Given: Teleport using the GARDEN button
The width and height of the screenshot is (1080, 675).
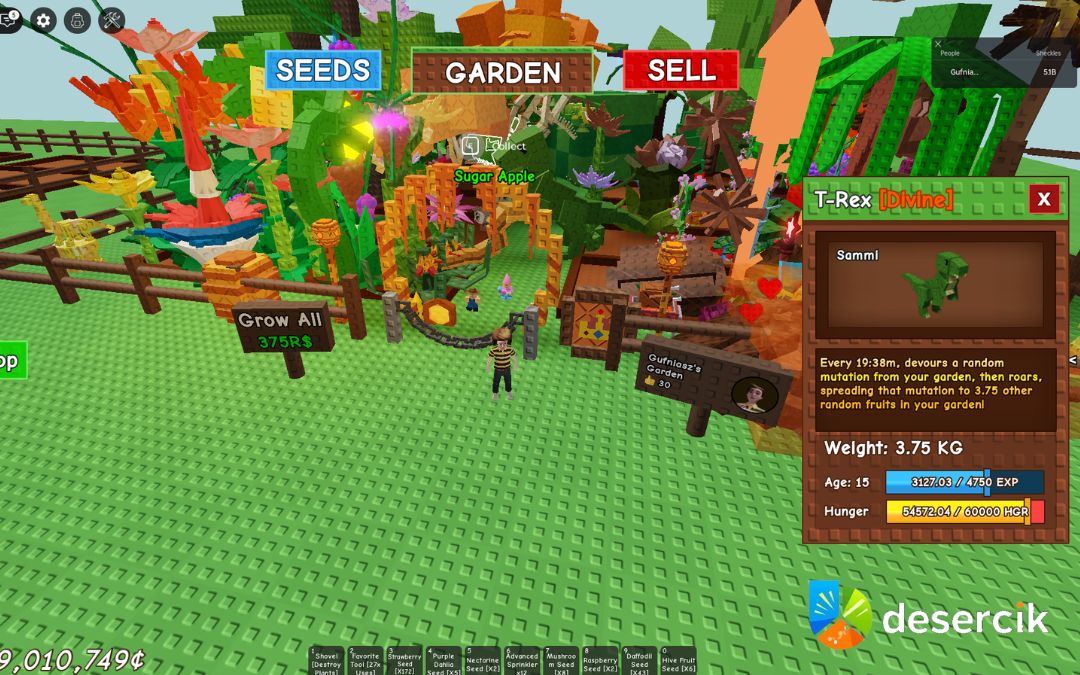Looking at the screenshot, I should [502, 72].
